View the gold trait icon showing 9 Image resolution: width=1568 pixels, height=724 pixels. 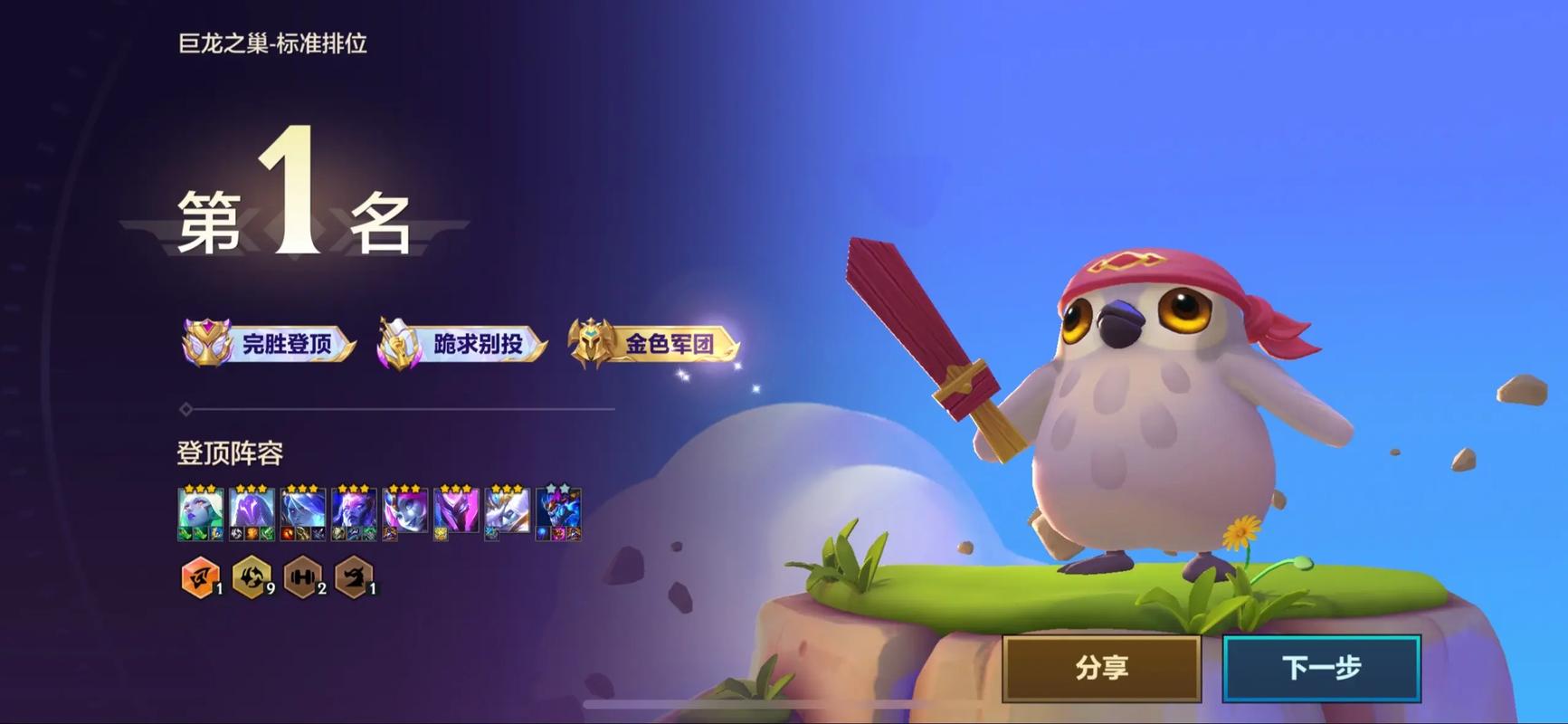coord(252,576)
